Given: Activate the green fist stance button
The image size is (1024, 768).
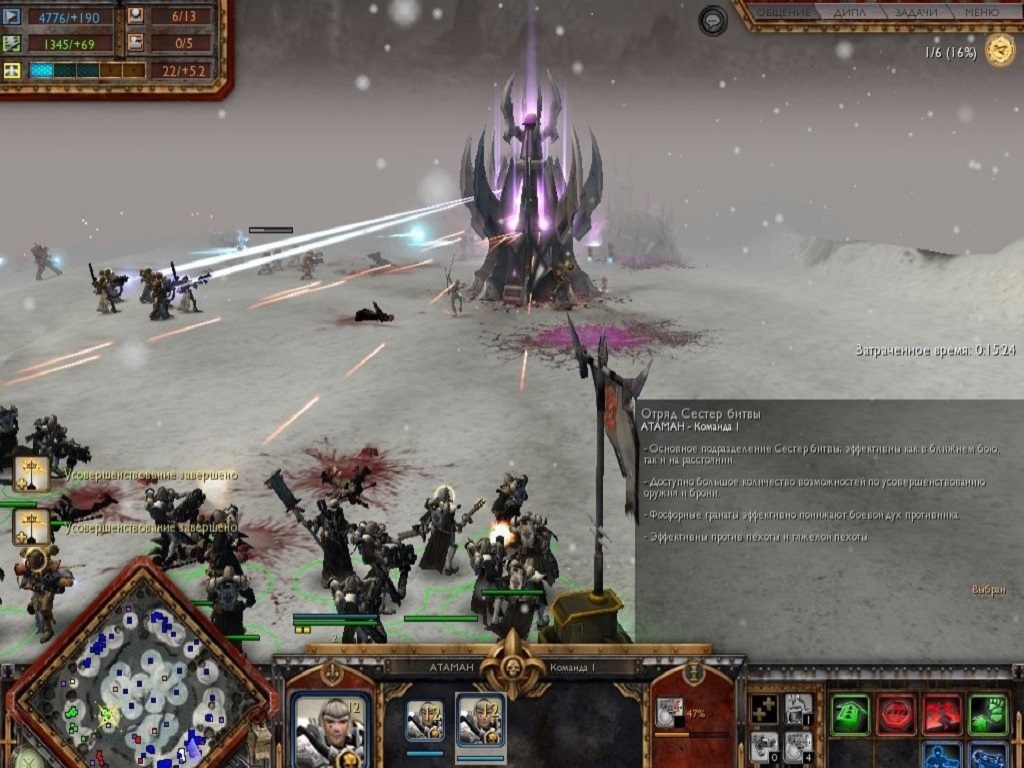Looking at the screenshot, I should tap(988, 714).
